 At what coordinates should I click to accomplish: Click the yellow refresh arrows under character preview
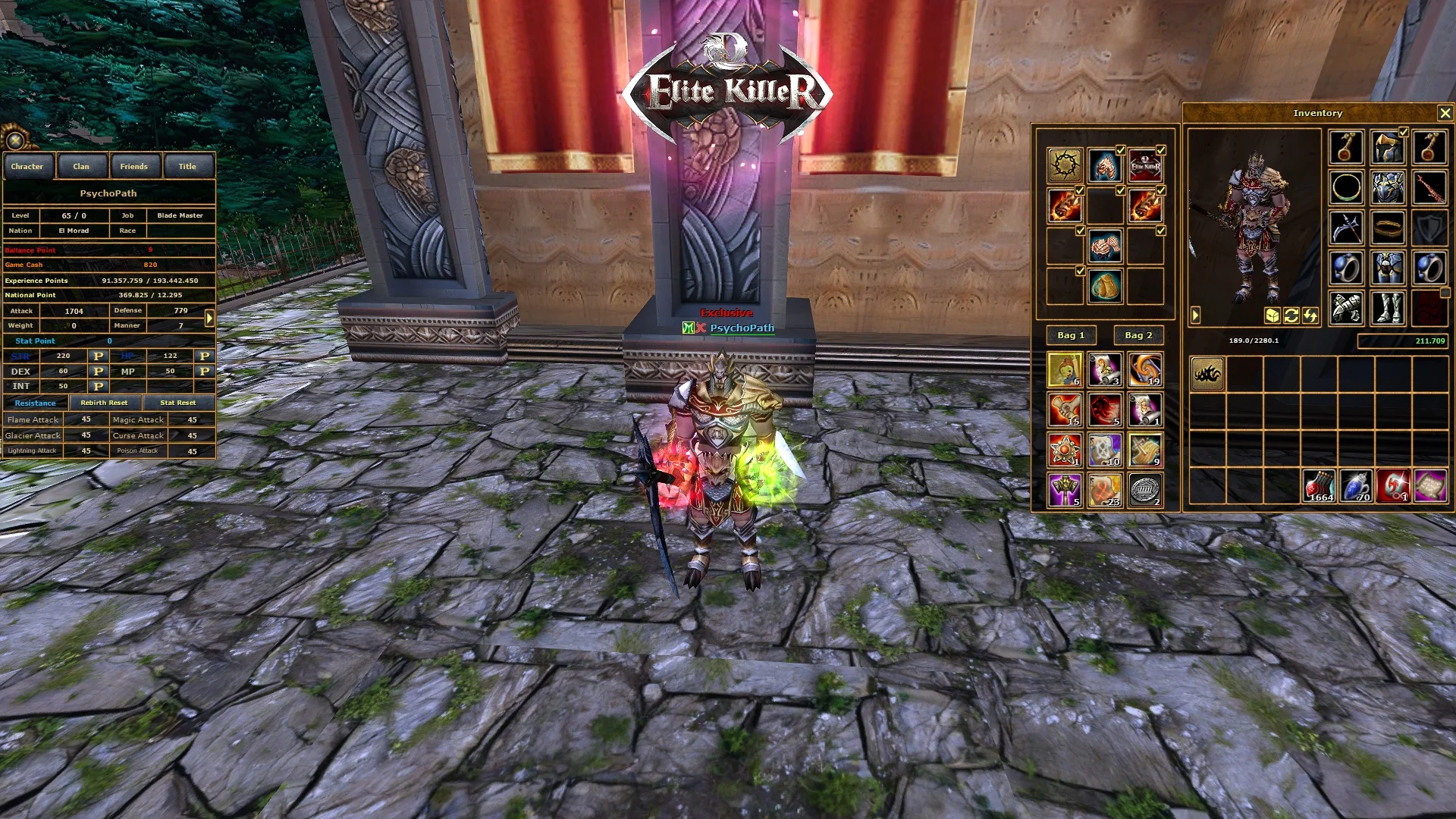pyautogui.click(x=1291, y=315)
